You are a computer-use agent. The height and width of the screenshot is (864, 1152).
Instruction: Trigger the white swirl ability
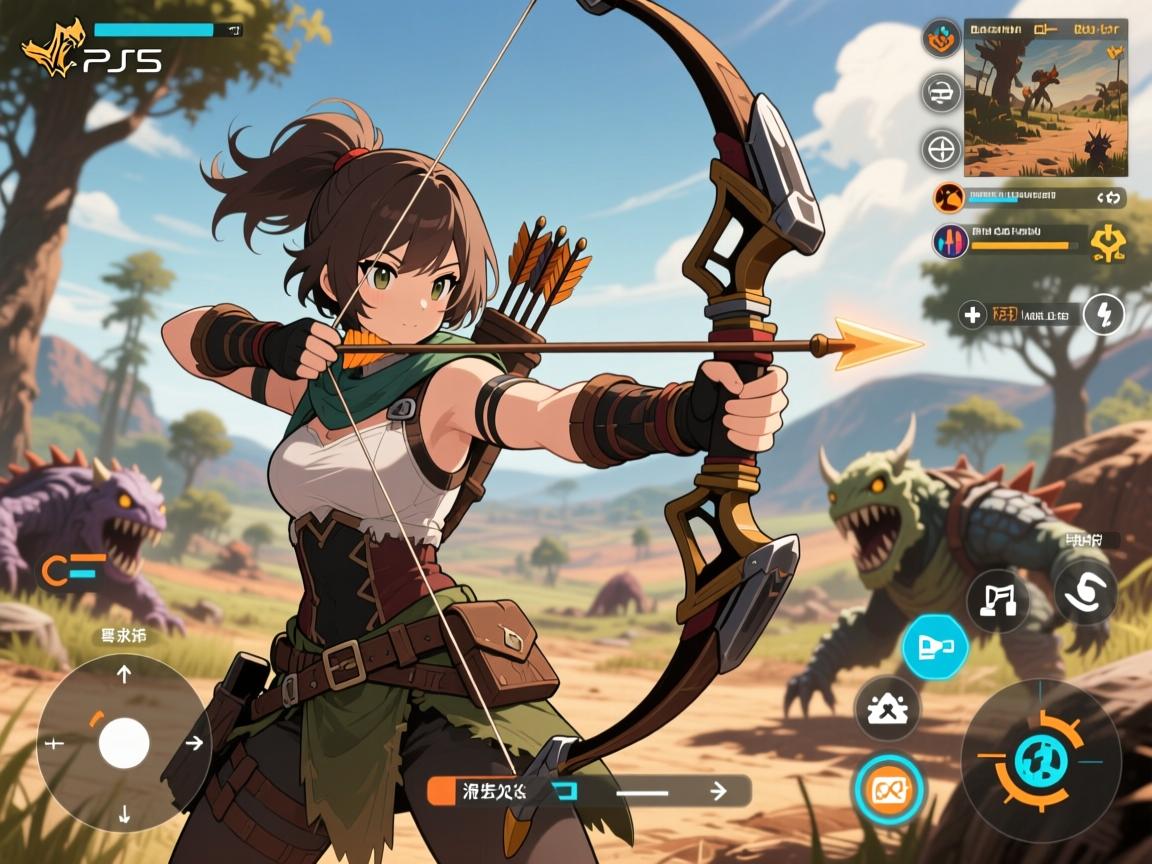click(x=1085, y=592)
